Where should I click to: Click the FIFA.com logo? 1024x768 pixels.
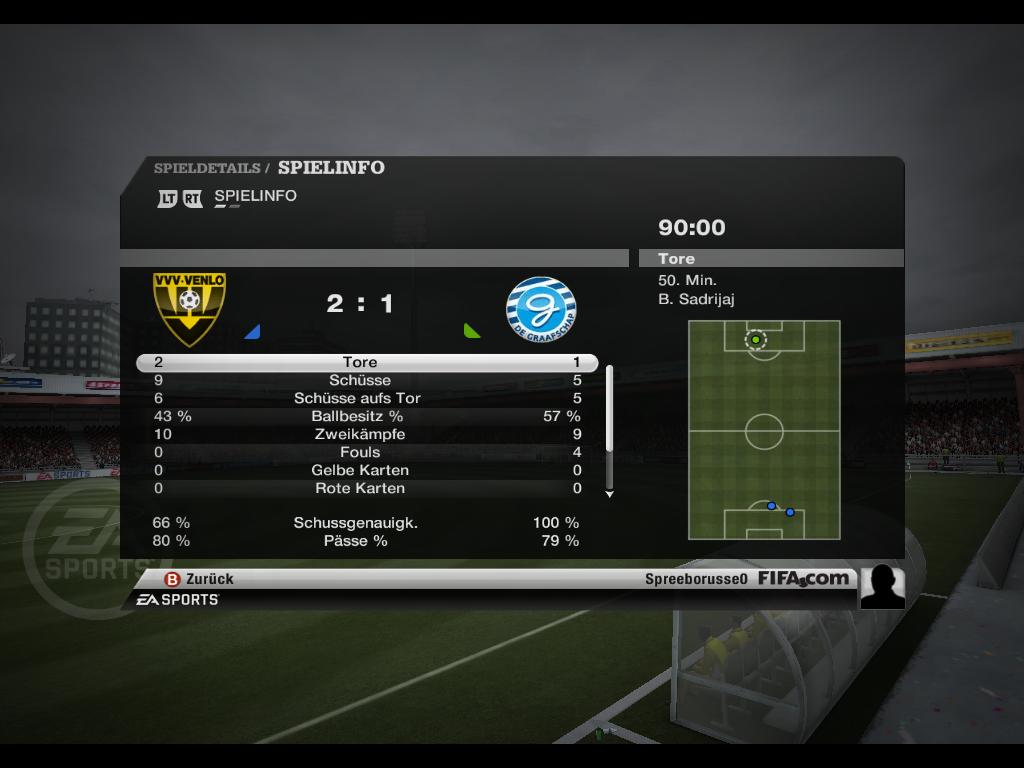click(x=803, y=578)
